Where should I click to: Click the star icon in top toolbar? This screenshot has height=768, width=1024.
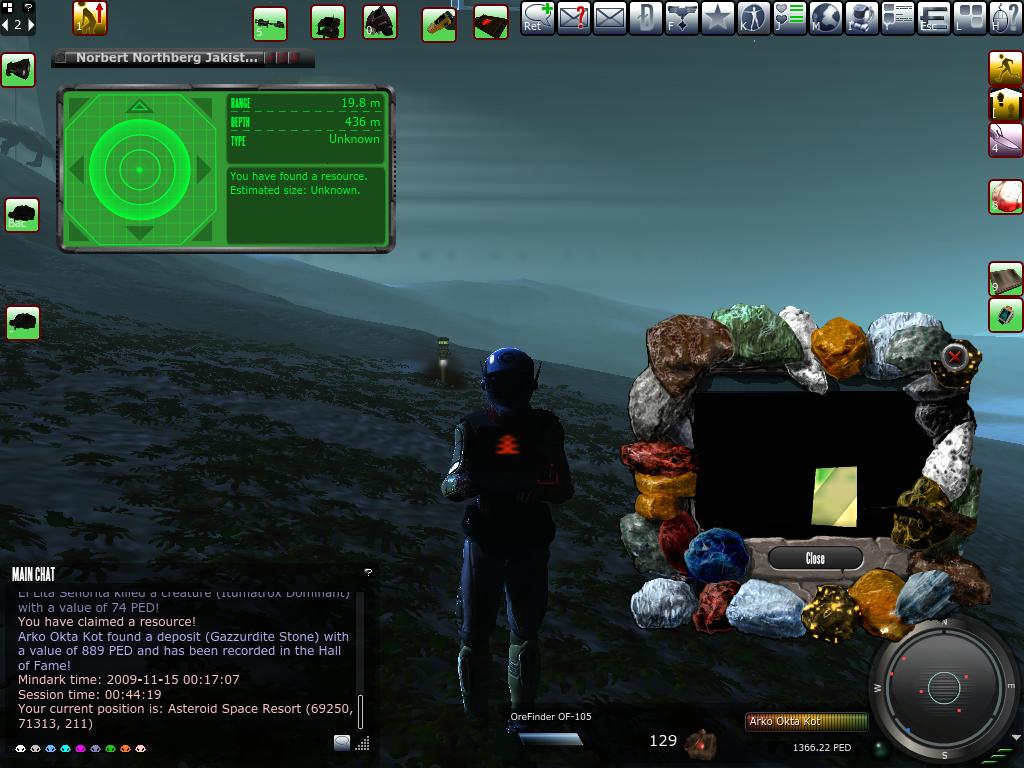(x=717, y=19)
